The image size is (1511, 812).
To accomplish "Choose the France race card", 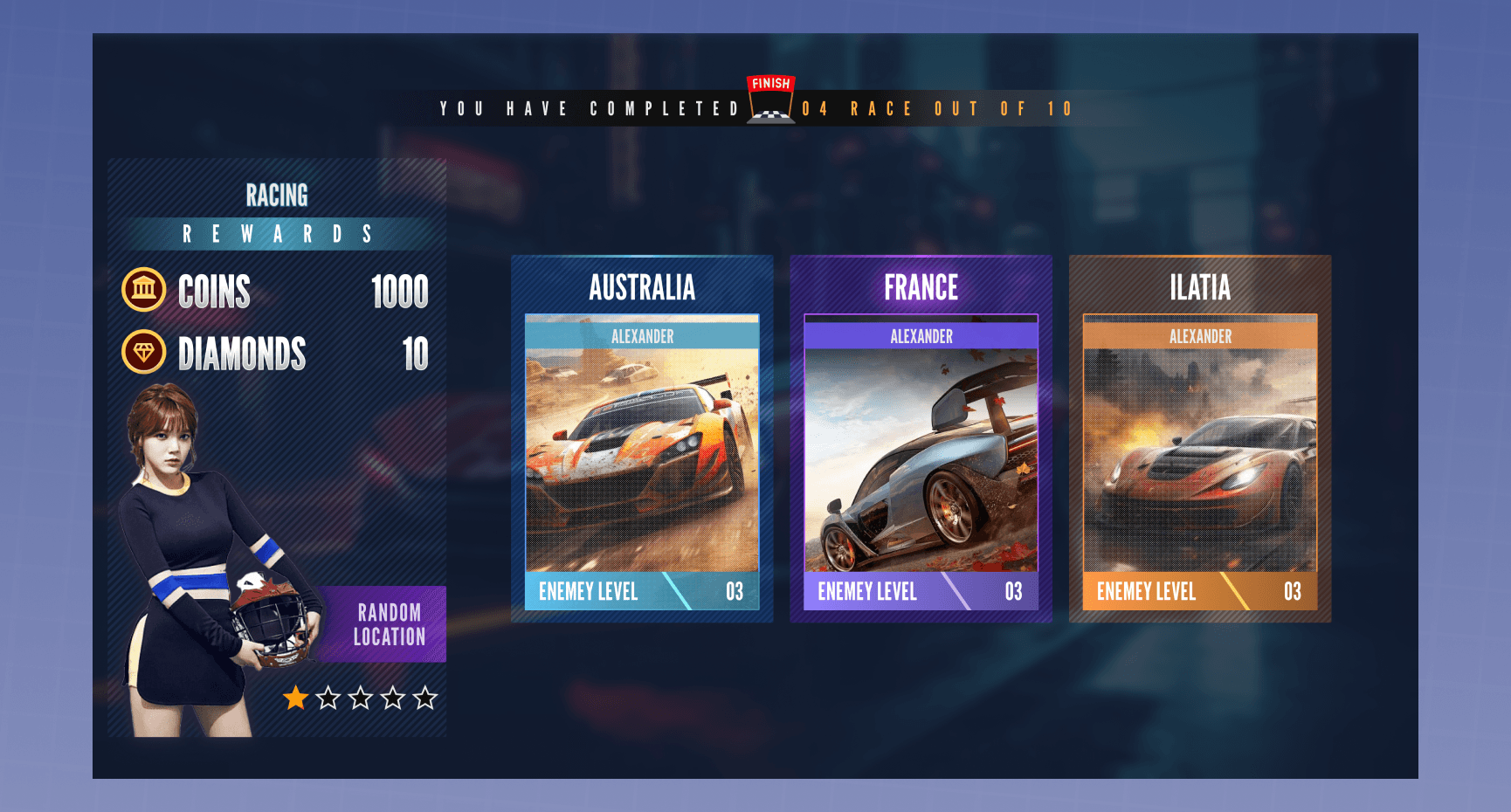I will pyautogui.click(x=921, y=439).
